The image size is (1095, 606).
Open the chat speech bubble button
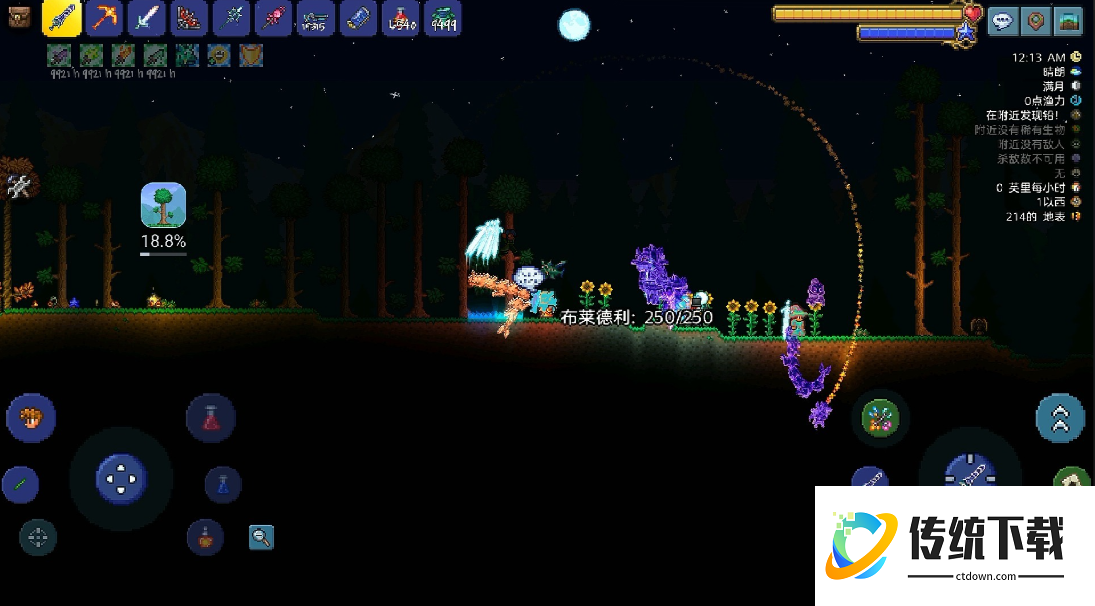[1004, 20]
